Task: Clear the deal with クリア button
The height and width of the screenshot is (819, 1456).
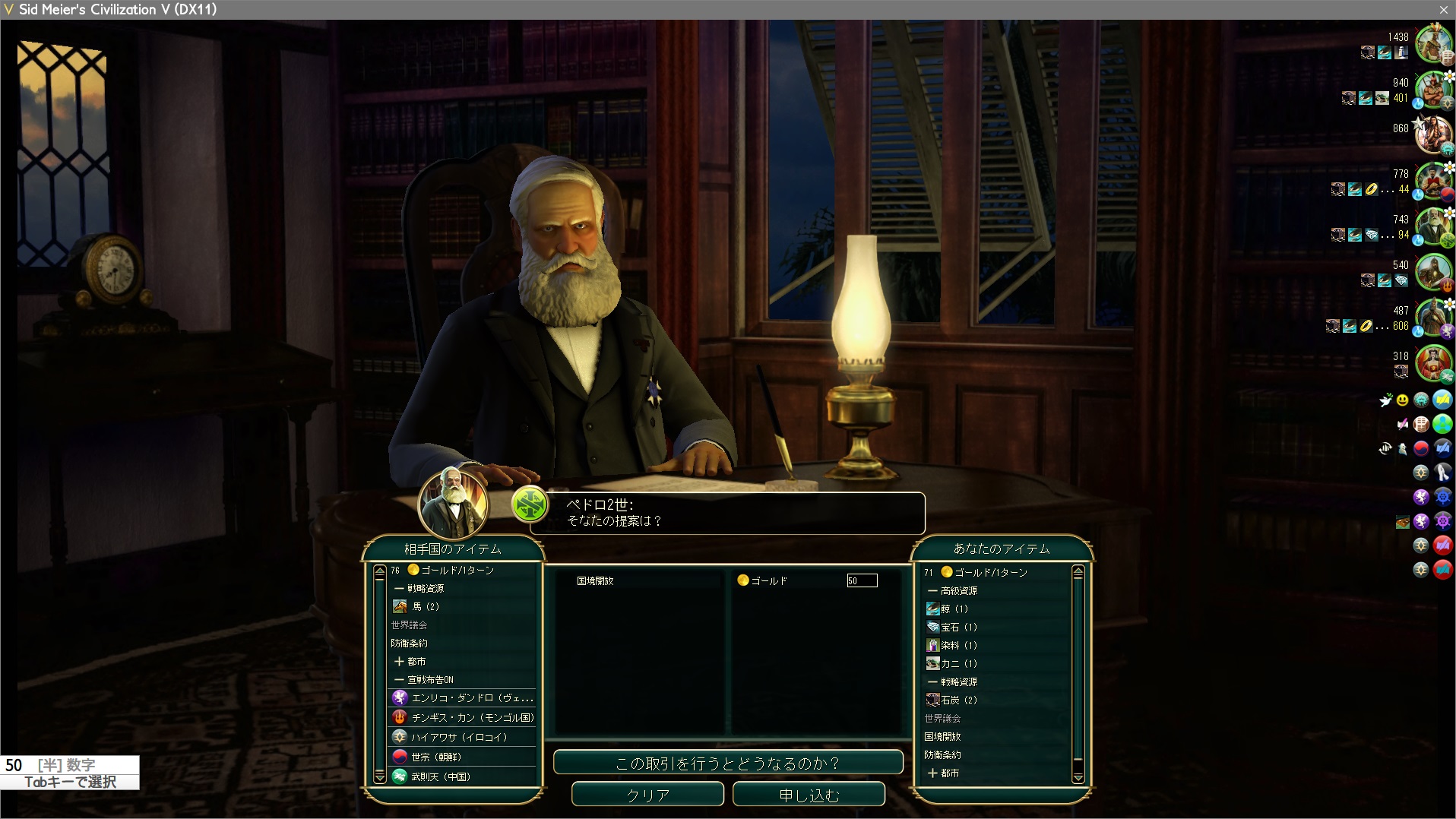Action: click(x=647, y=795)
